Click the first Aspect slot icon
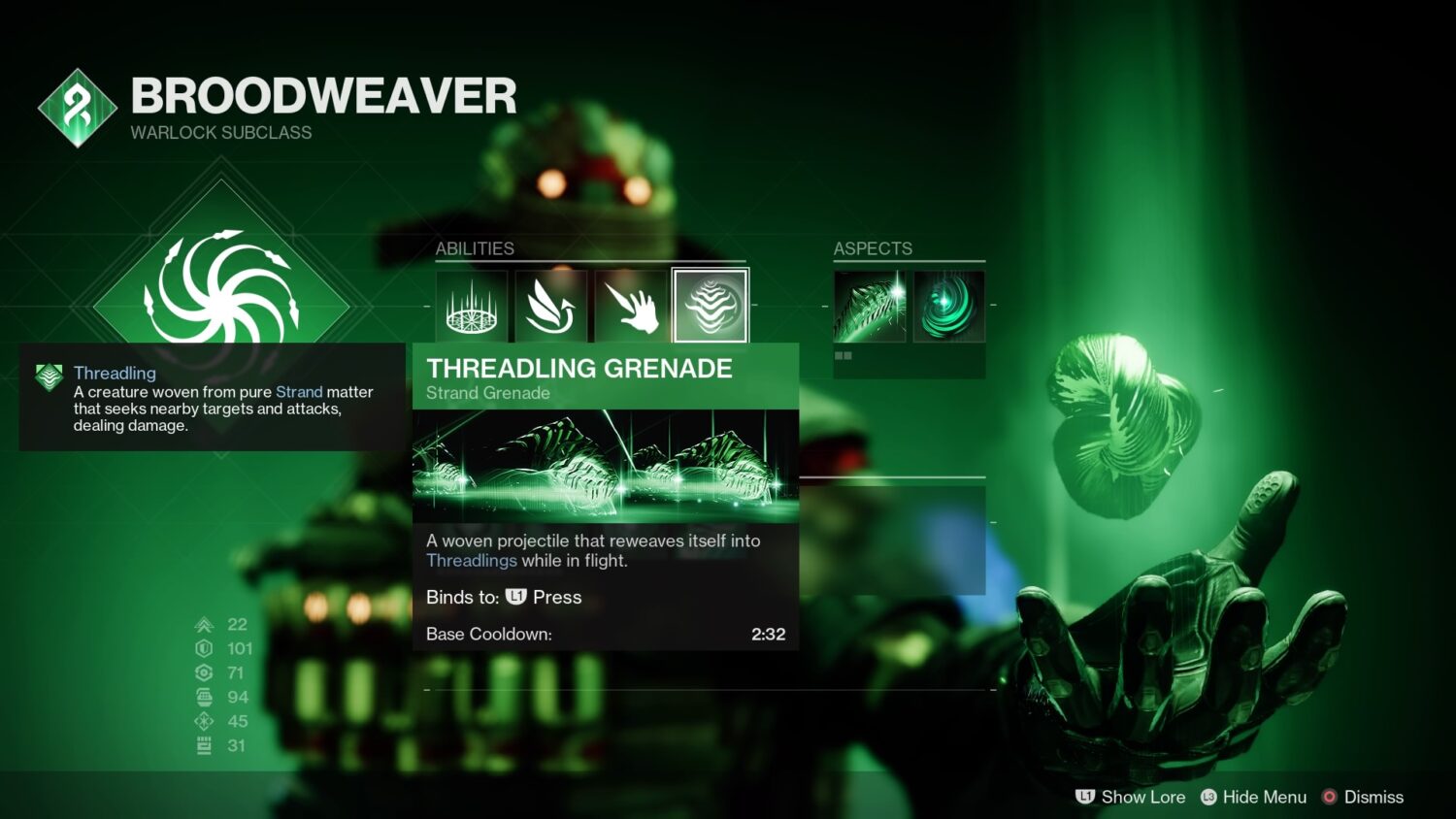This screenshot has height=819, width=1456. tap(870, 306)
